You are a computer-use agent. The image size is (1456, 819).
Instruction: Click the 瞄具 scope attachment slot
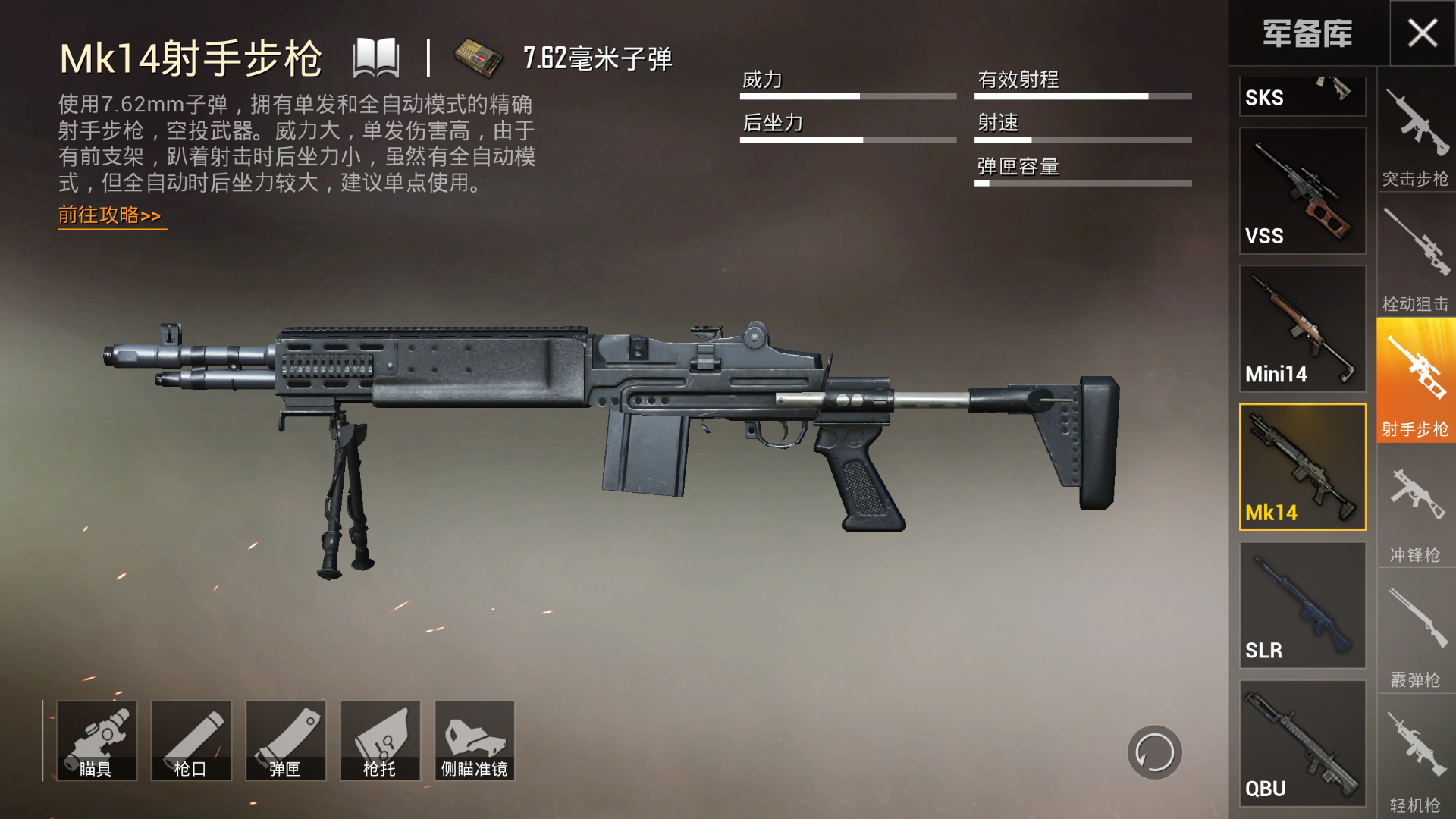tap(96, 739)
